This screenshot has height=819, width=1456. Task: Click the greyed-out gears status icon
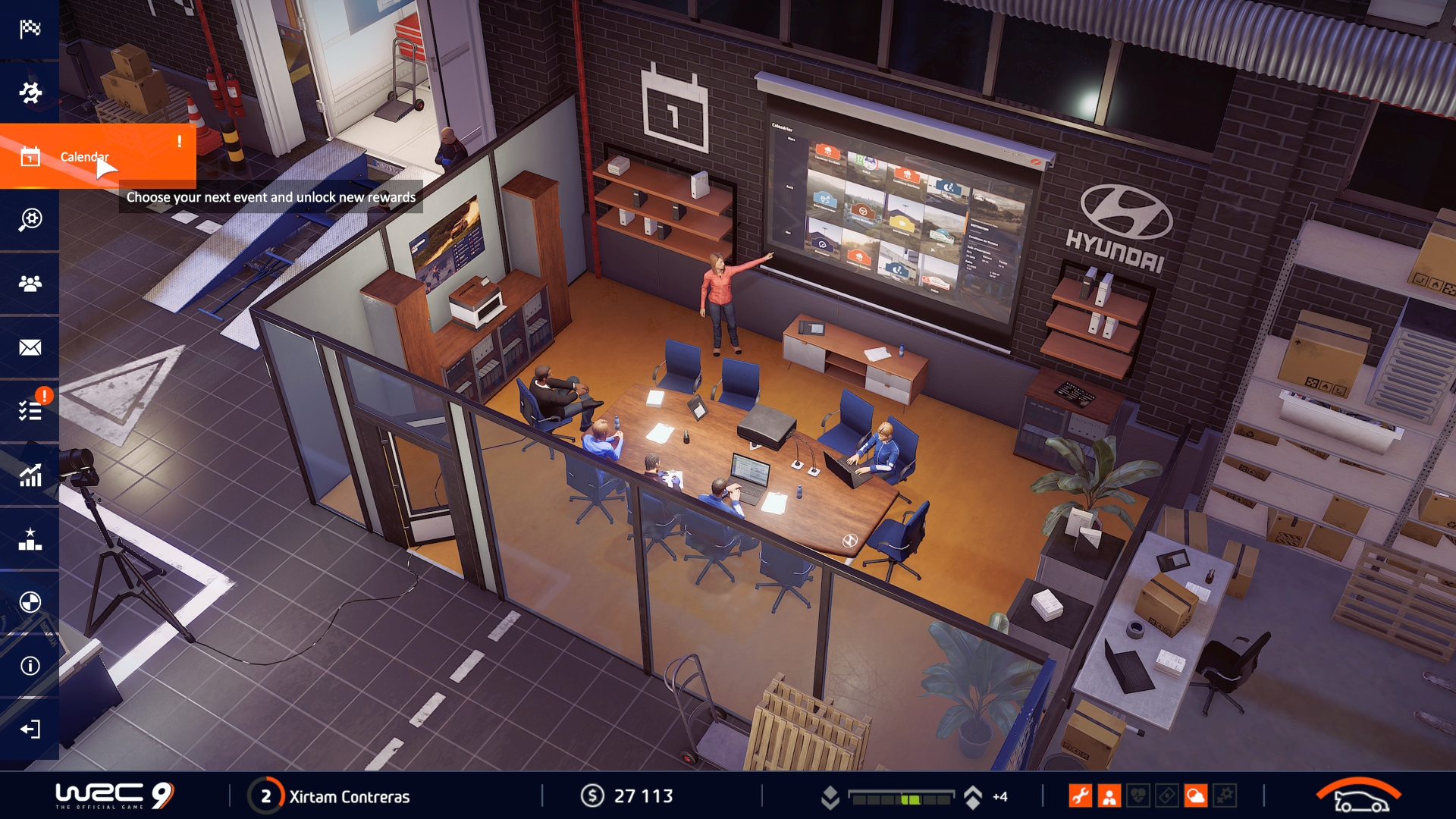(x=1225, y=796)
